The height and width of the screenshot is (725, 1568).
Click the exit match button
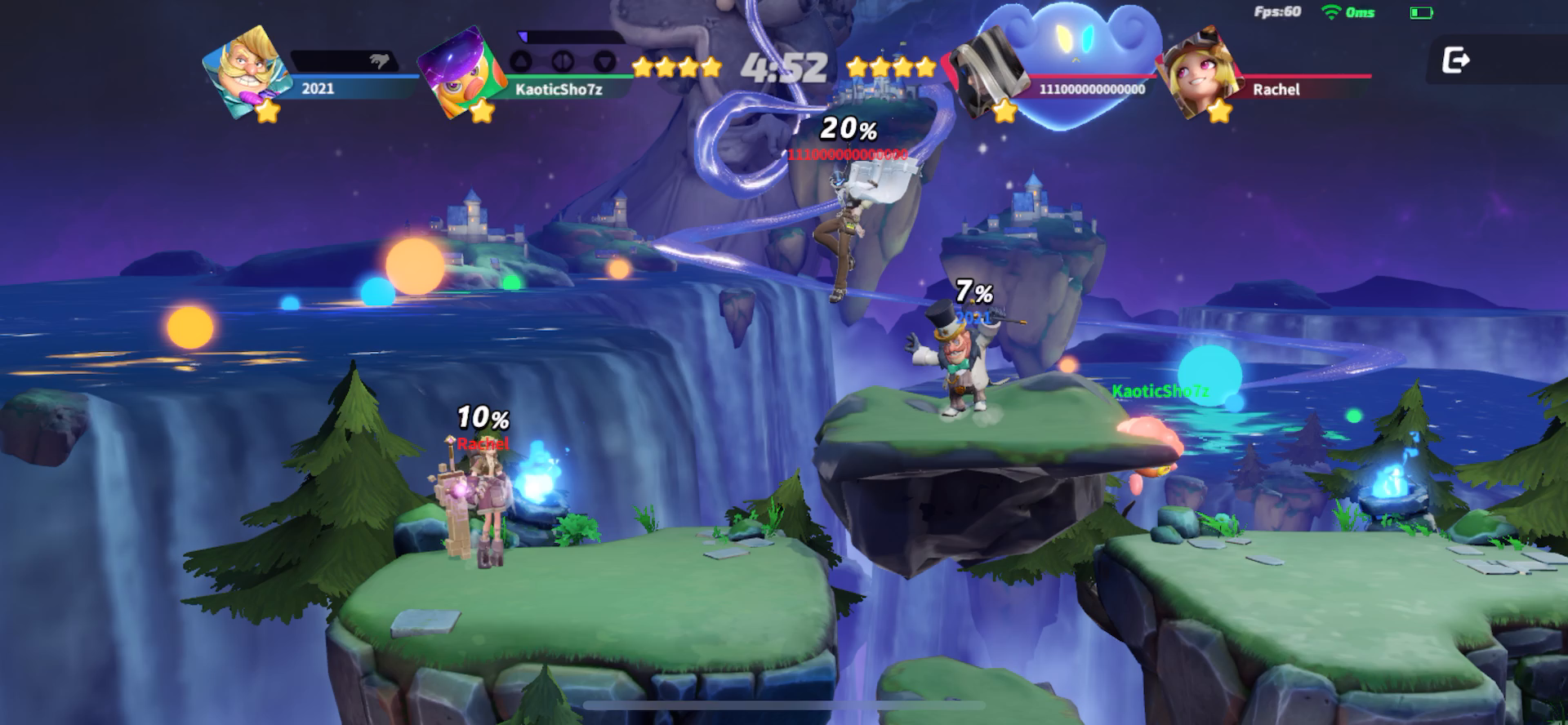click(x=1456, y=60)
